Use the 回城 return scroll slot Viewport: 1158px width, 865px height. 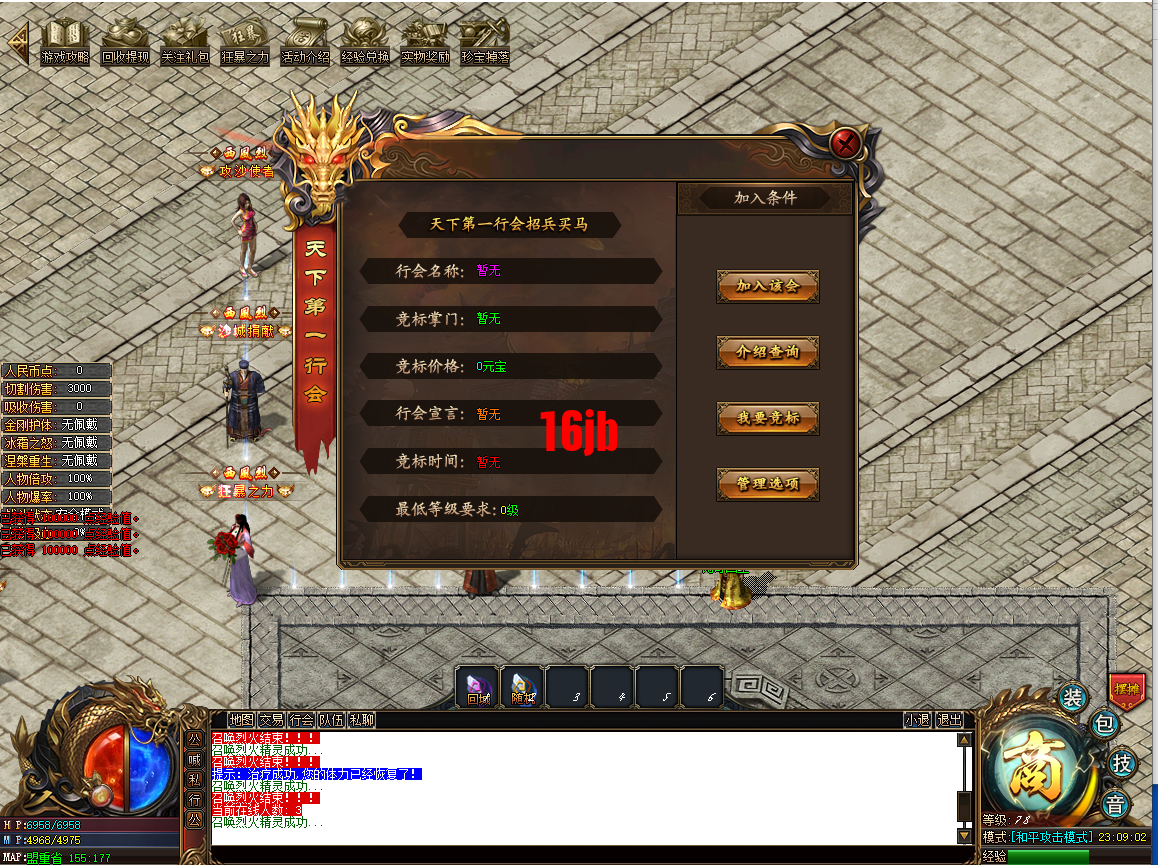[x=478, y=687]
